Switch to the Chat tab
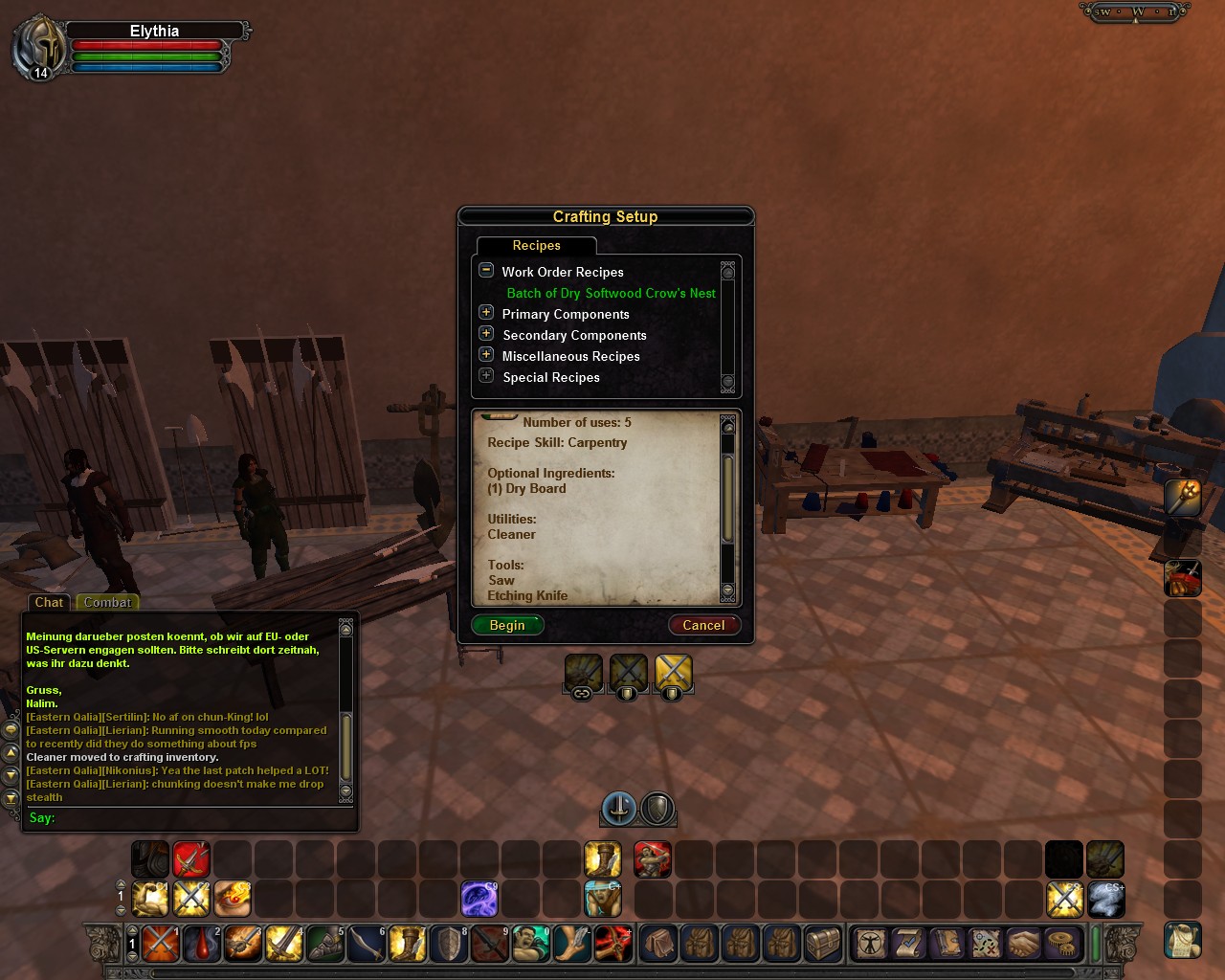 (49, 602)
